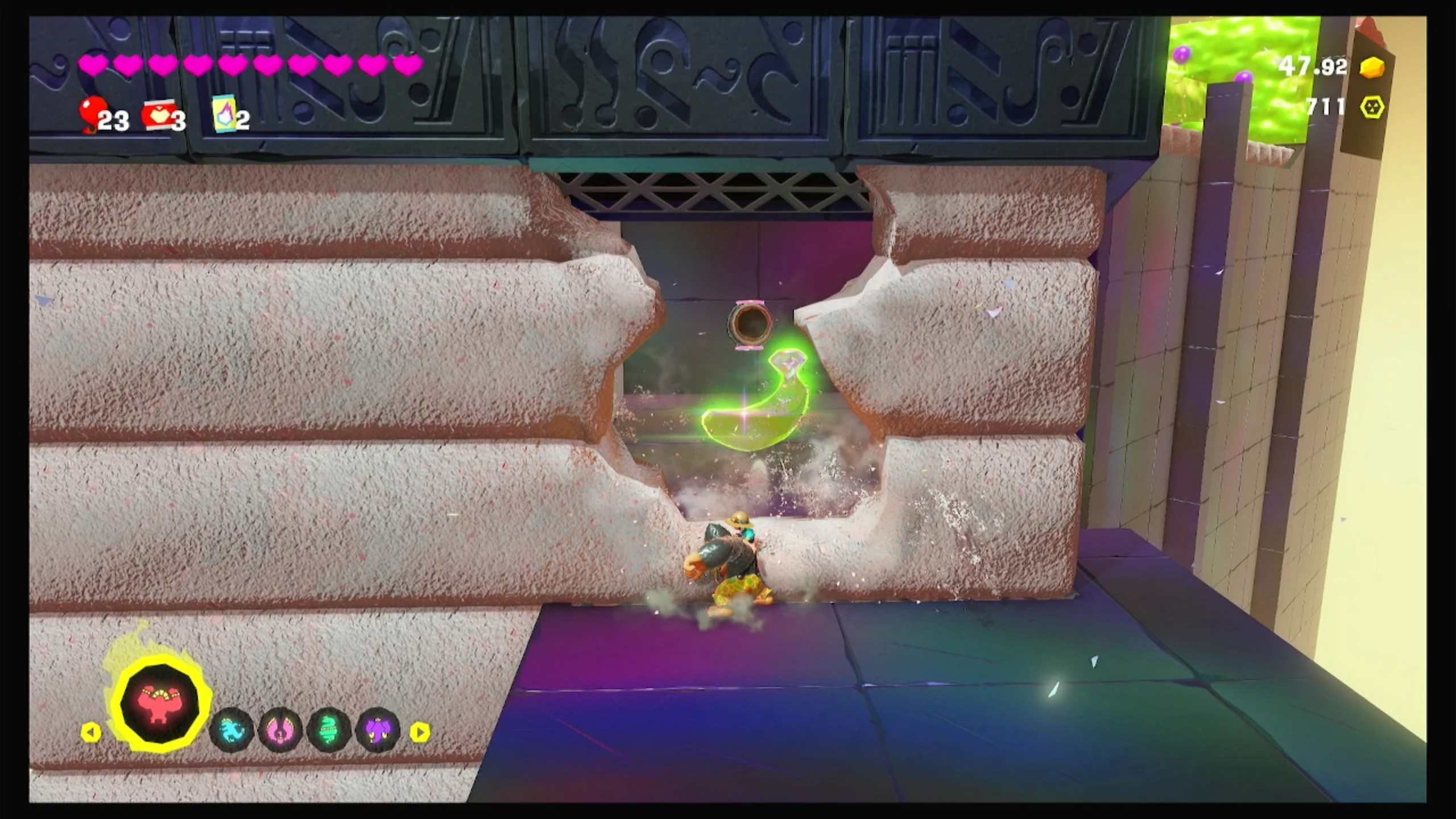The width and height of the screenshot is (1456, 819).
Task: Use the yellow flame drink can
Action: pos(224,113)
